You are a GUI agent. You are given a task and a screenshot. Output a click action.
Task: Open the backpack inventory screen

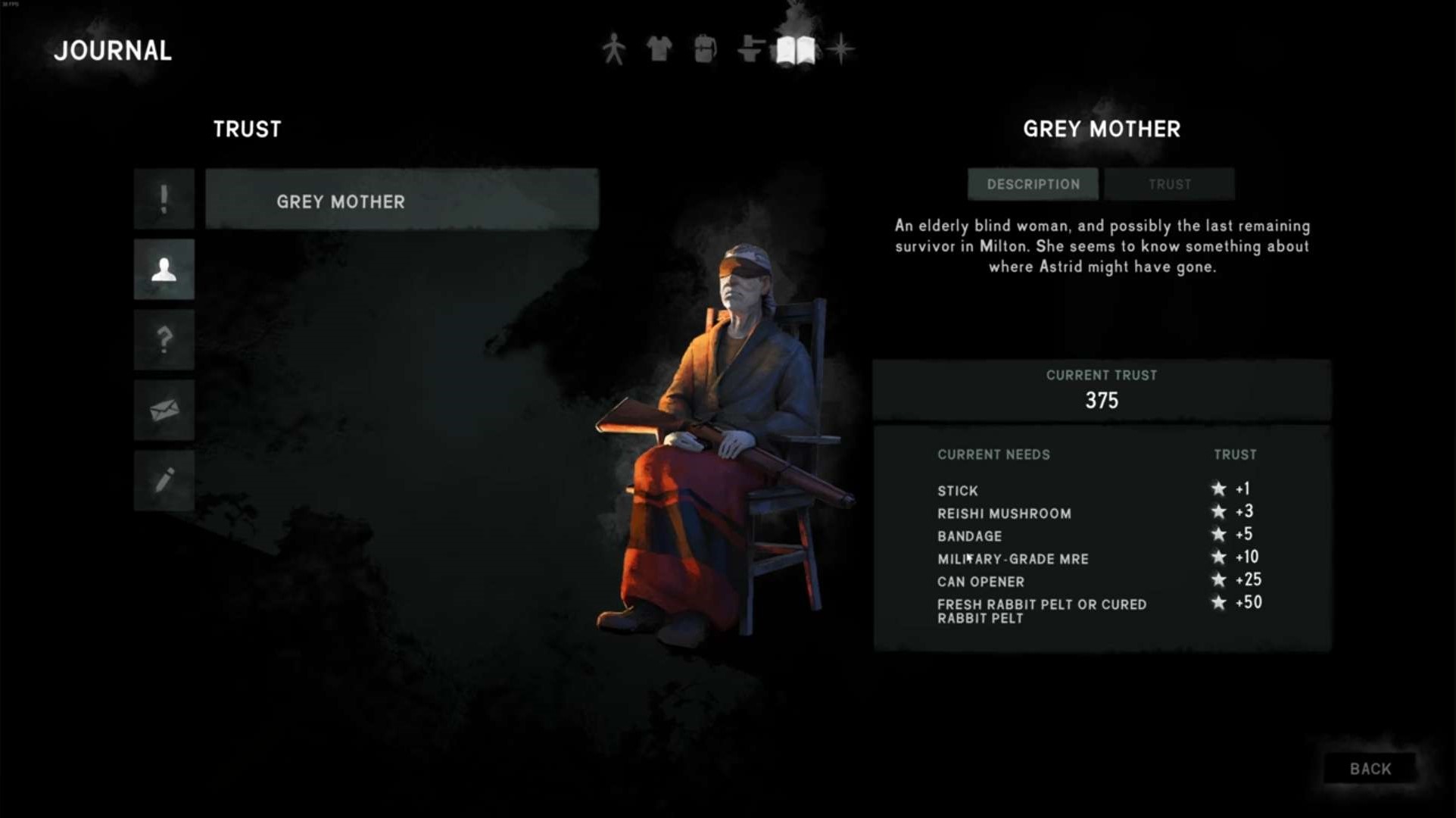pyautogui.click(x=705, y=49)
